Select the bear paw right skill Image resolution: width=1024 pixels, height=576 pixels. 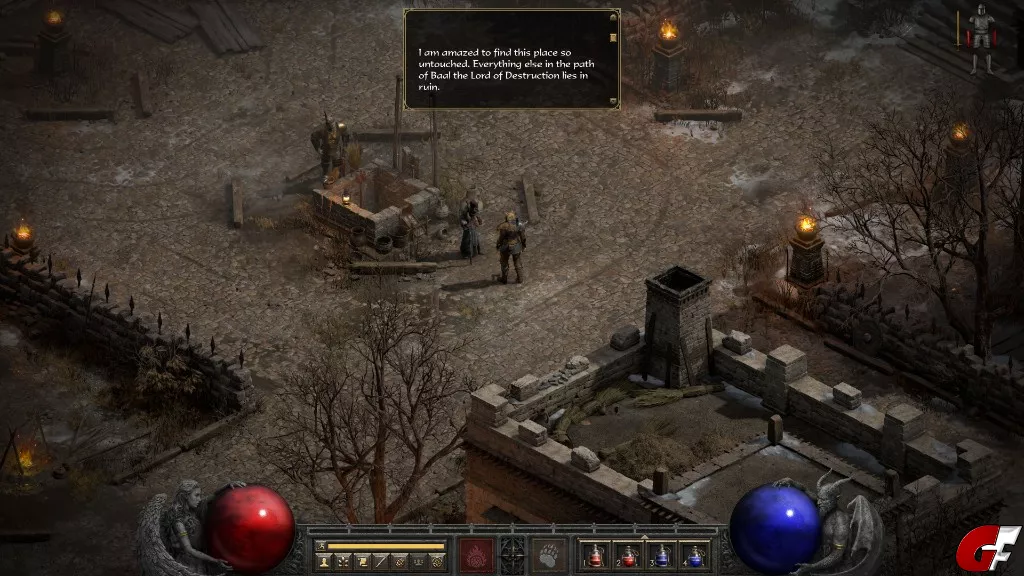549,554
